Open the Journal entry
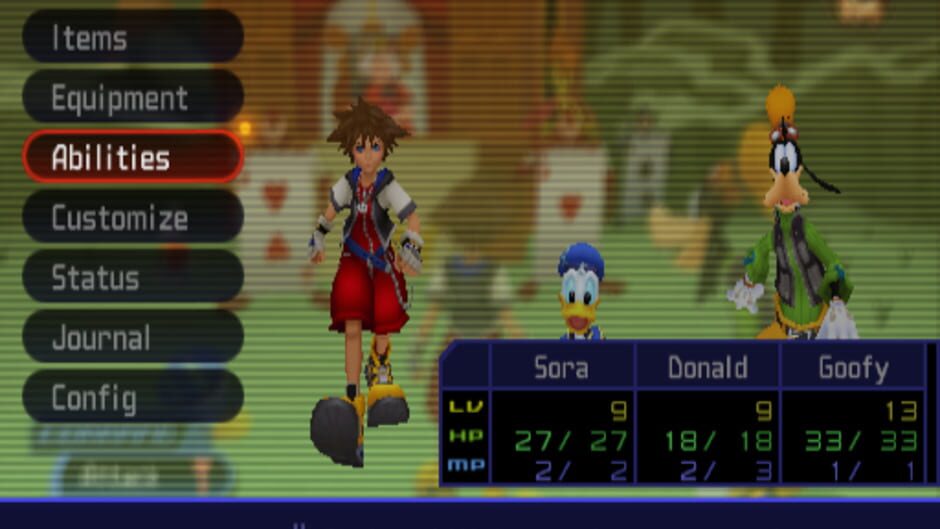940x529 pixels. [x=132, y=338]
